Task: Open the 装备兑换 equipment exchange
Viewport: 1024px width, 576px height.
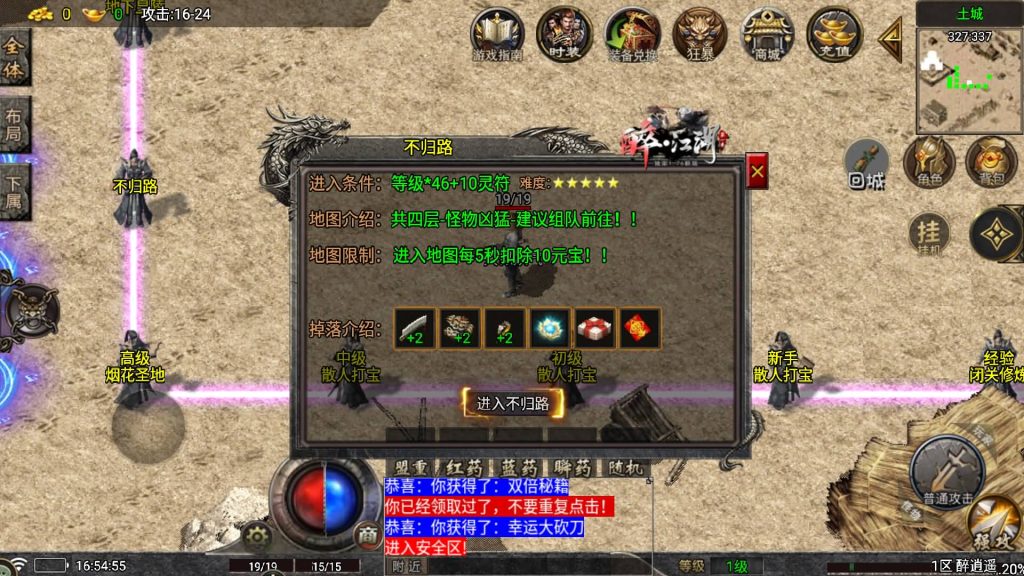Action: tap(632, 34)
